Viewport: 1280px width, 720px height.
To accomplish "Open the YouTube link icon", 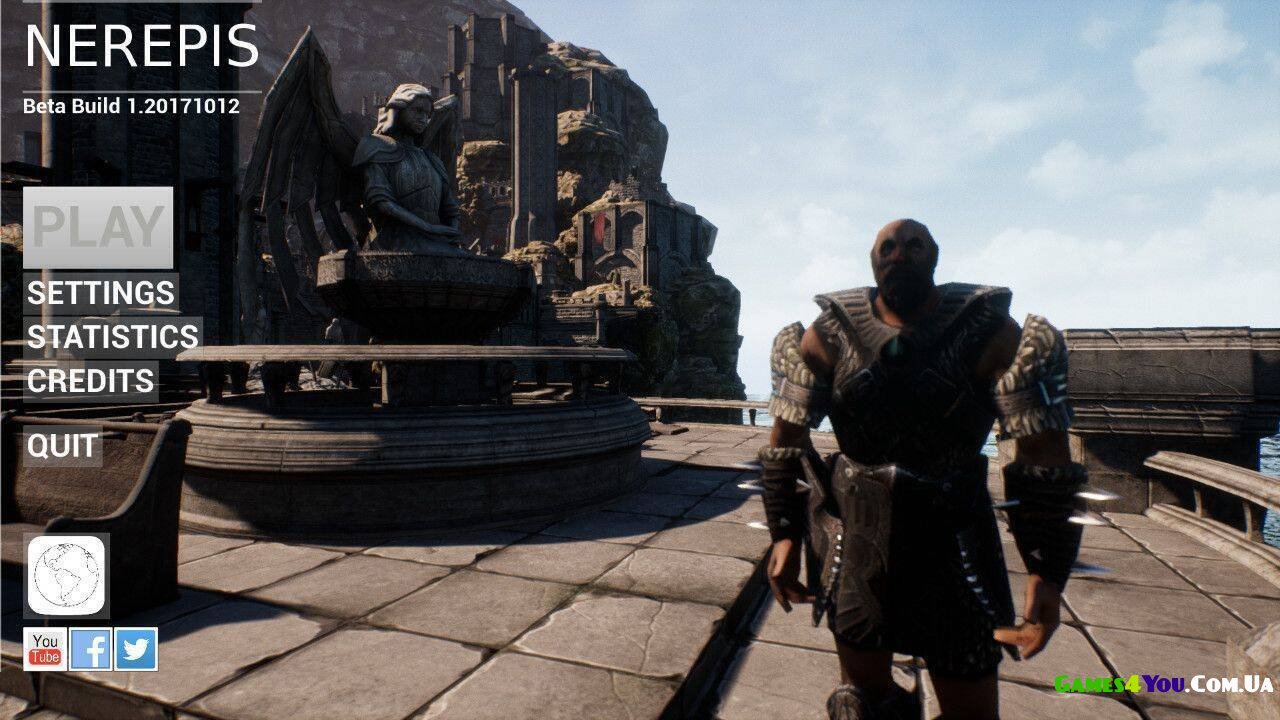I will coord(45,649).
